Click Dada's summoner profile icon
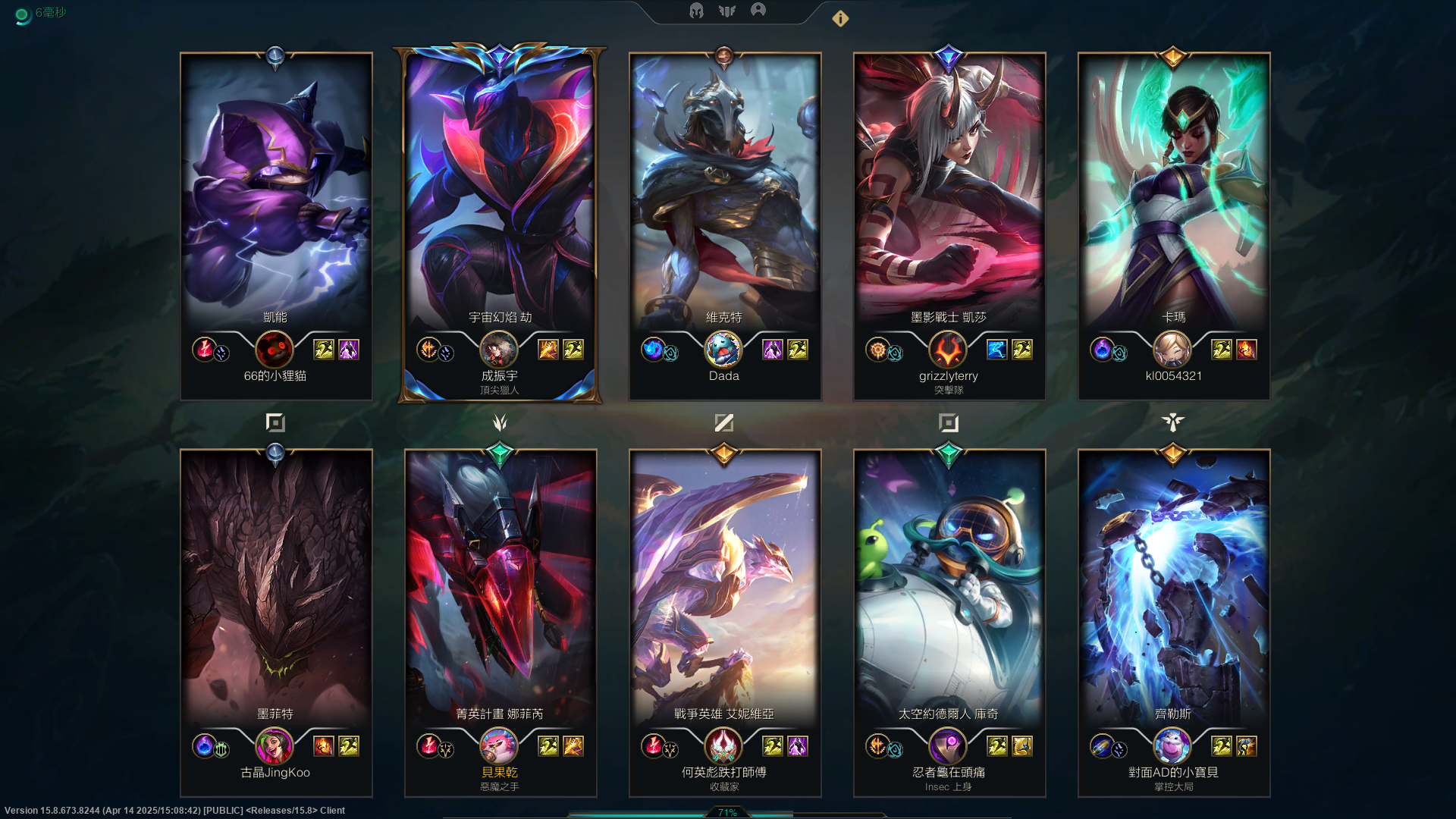This screenshot has width=1456, height=819. point(723,350)
